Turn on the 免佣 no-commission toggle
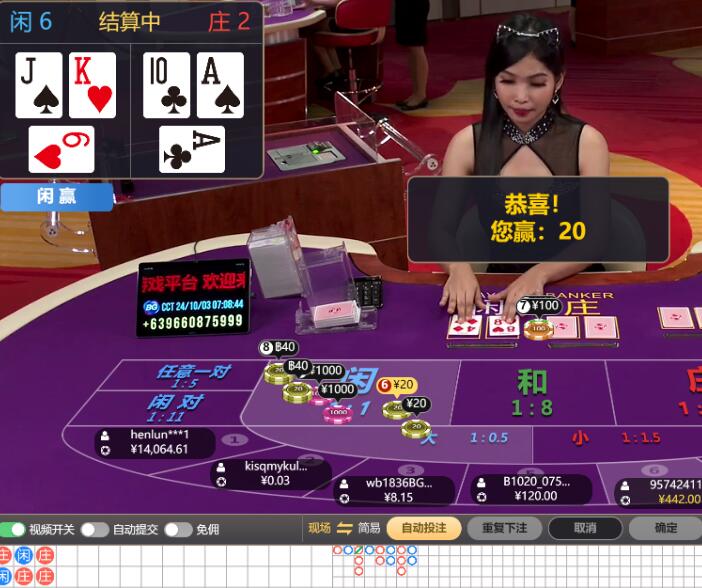 (177, 529)
